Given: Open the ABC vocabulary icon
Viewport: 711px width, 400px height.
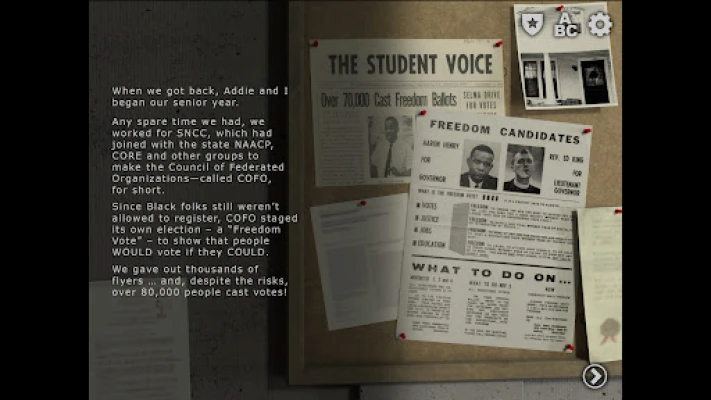Looking at the screenshot, I should (x=566, y=24).
